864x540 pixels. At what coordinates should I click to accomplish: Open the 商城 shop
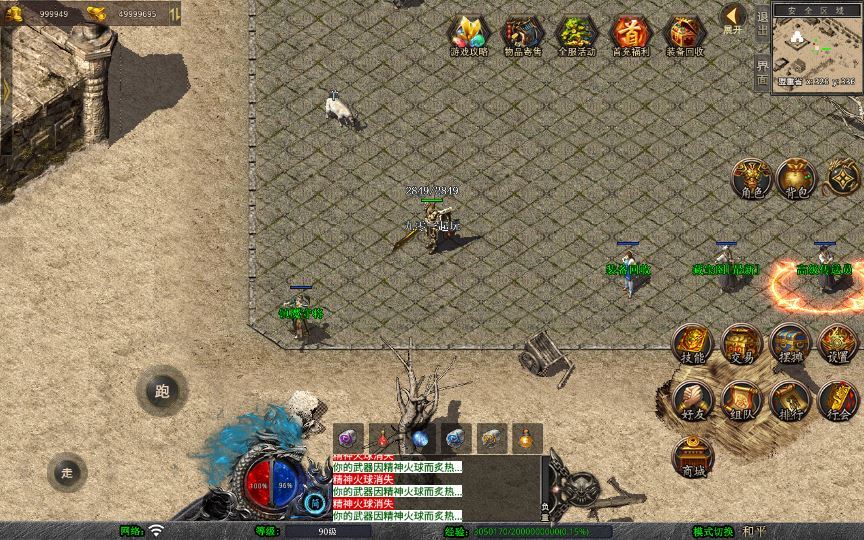coord(692,457)
